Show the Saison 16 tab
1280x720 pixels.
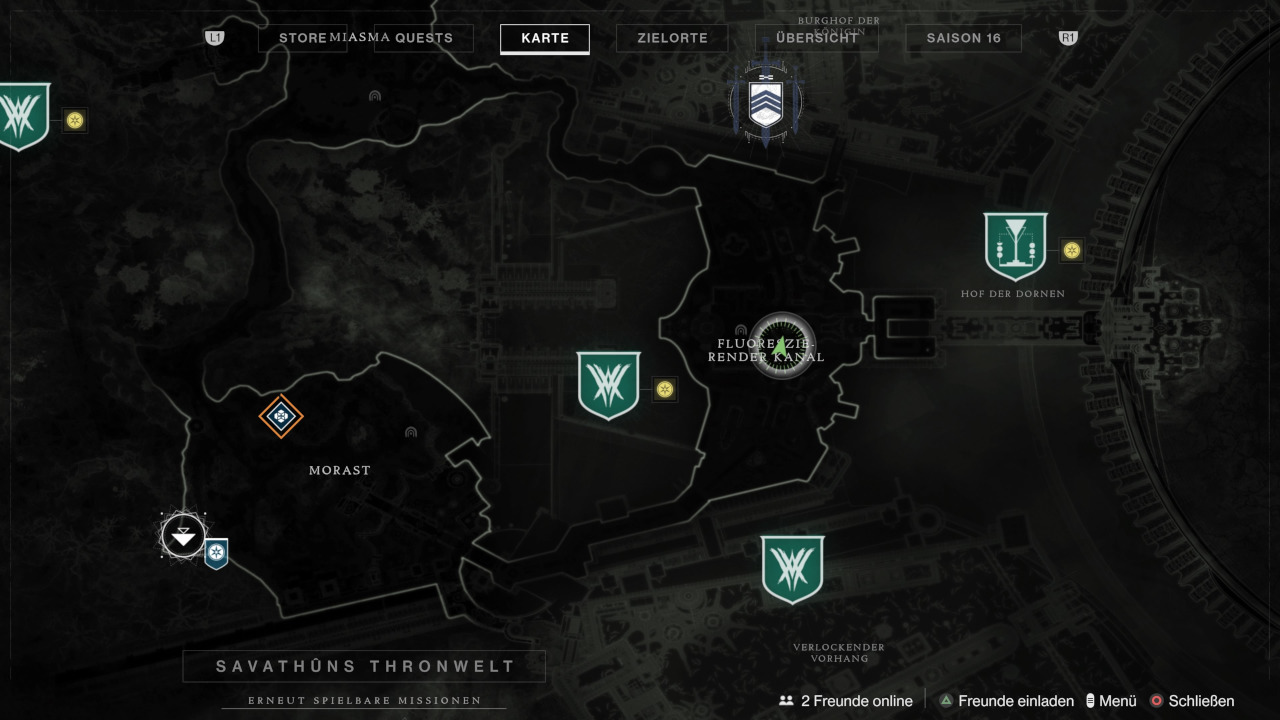coord(963,38)
